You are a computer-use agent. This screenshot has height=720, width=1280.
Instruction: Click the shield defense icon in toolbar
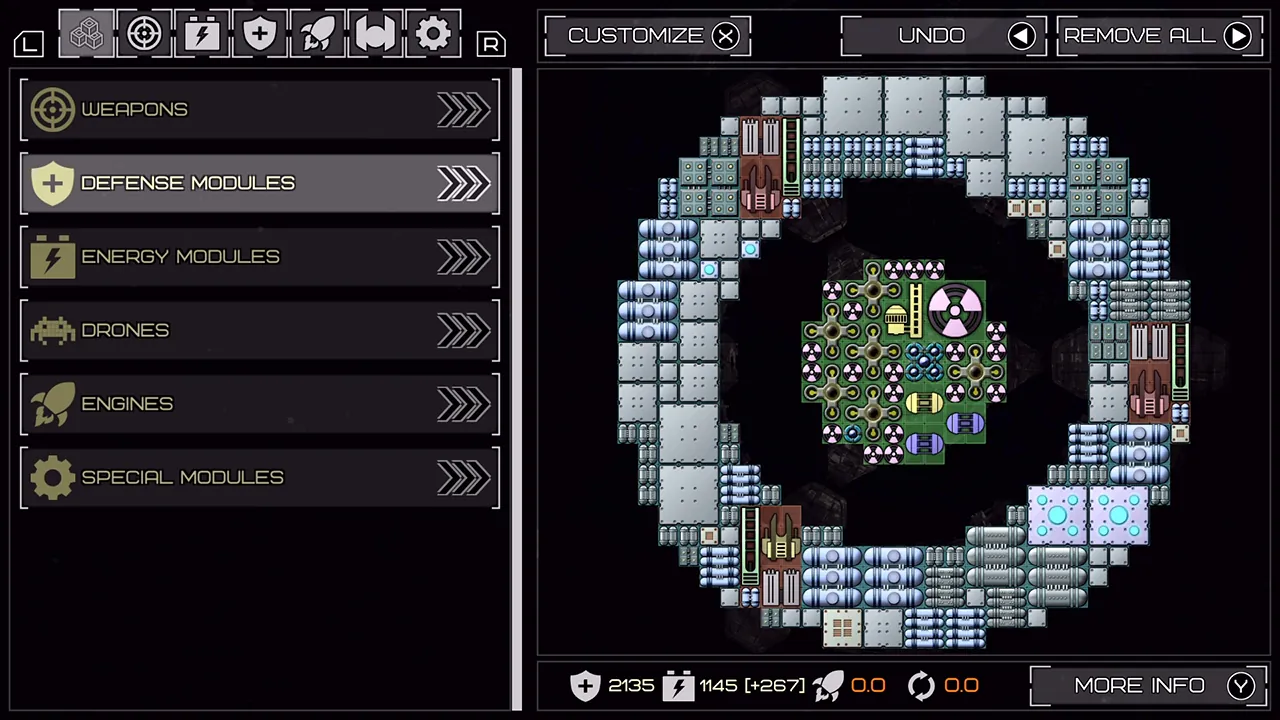pyautogui.click(x=259, y=33)
